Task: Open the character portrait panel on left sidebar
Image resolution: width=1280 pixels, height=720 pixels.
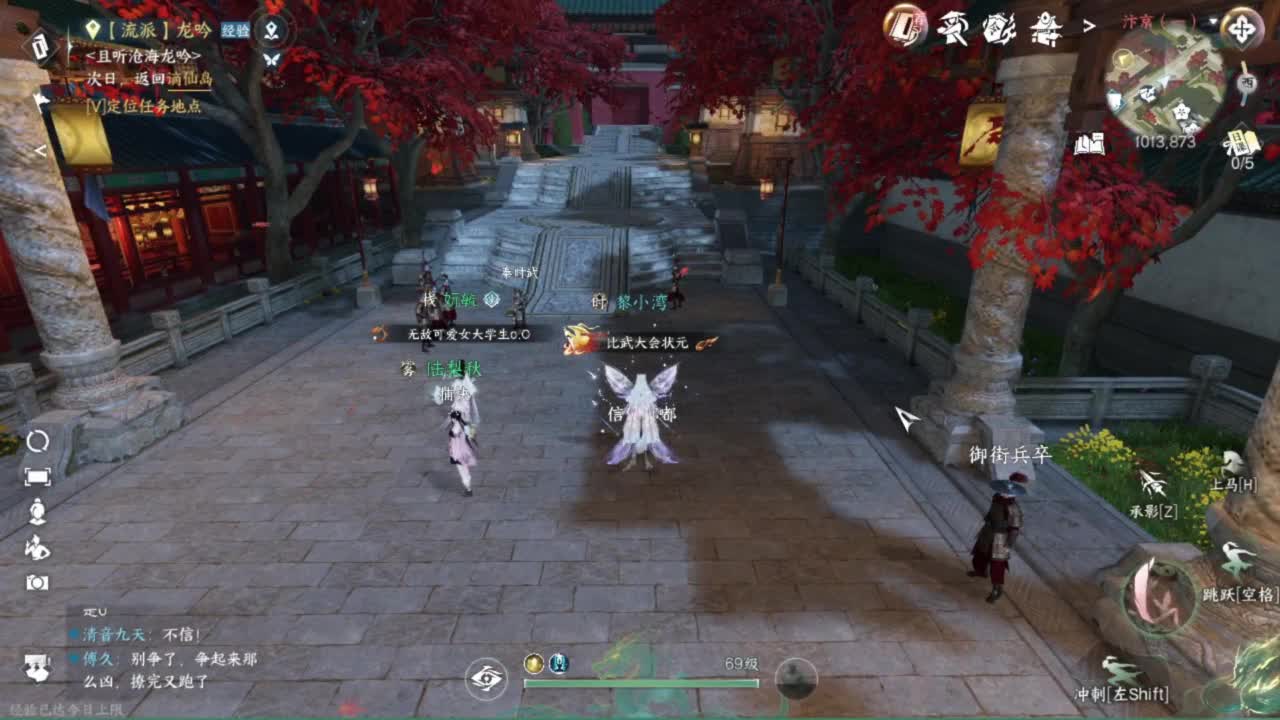Action: pos(38,512)
